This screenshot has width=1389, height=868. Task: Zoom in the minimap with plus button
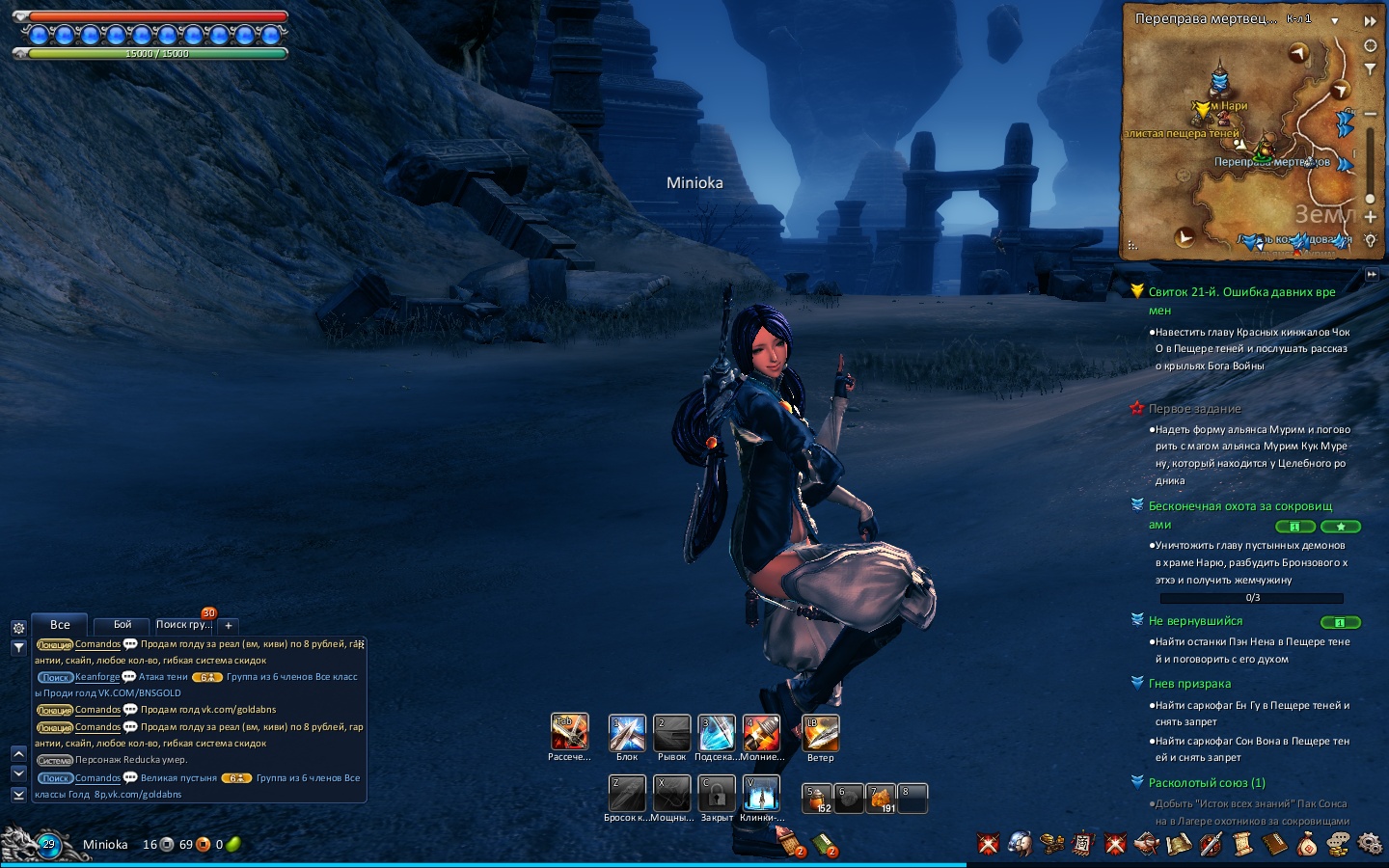pos(1370,217)
